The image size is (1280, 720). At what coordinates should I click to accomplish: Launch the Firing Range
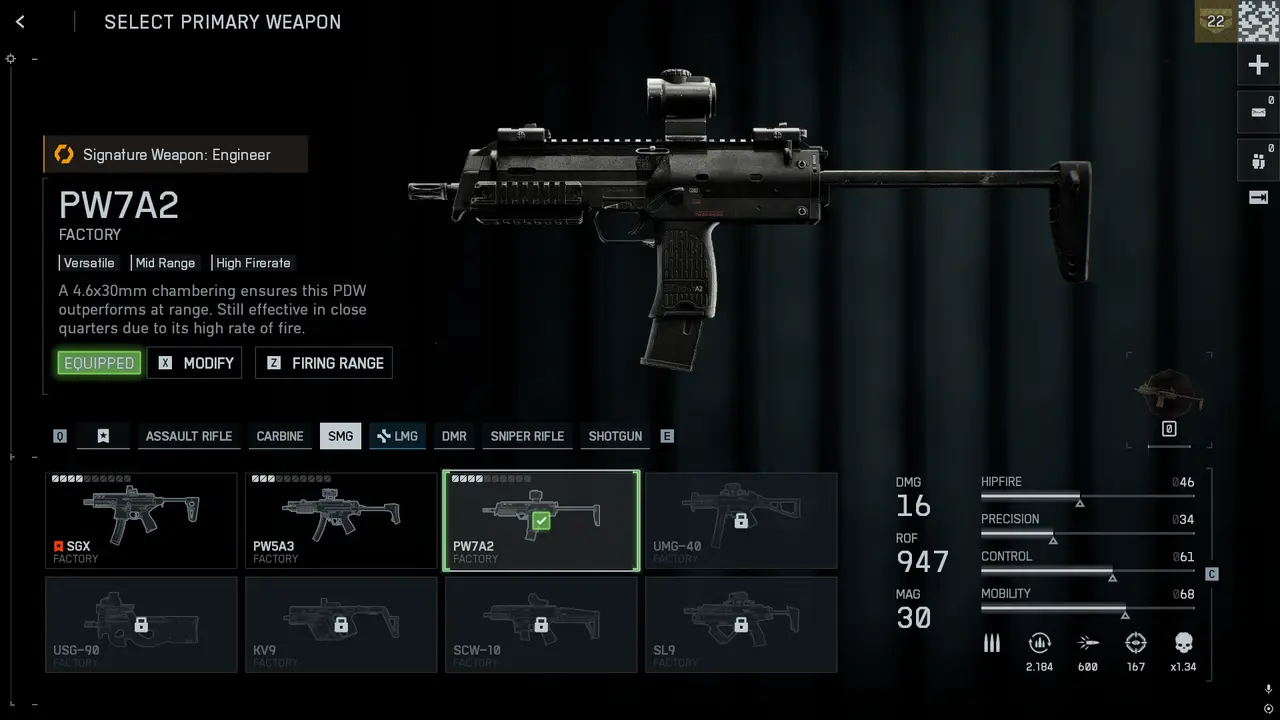pyautogui.click(x=324, y=363)
